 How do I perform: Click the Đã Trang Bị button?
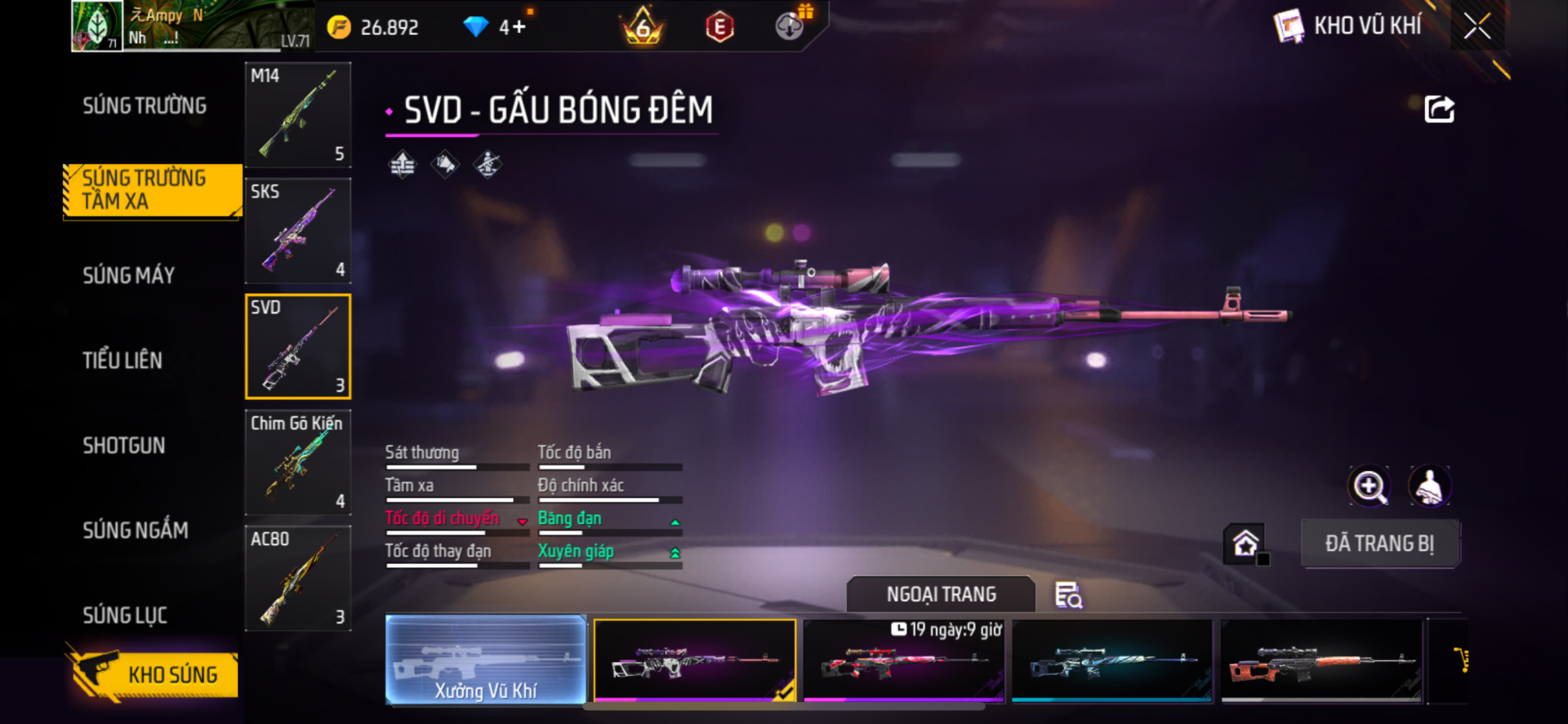1379,544
